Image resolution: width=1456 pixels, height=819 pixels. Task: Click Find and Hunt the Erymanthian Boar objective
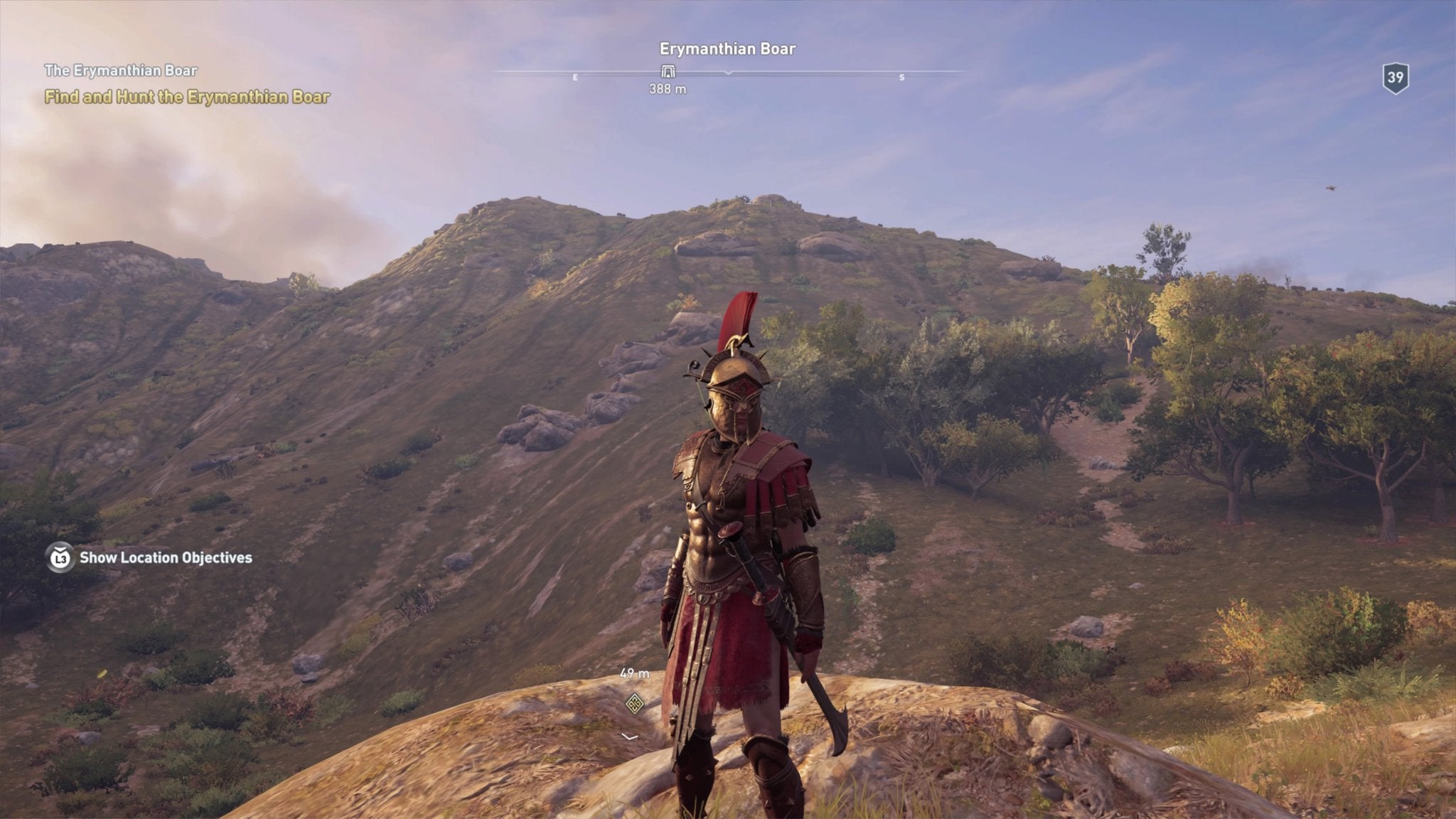[188, 97]
